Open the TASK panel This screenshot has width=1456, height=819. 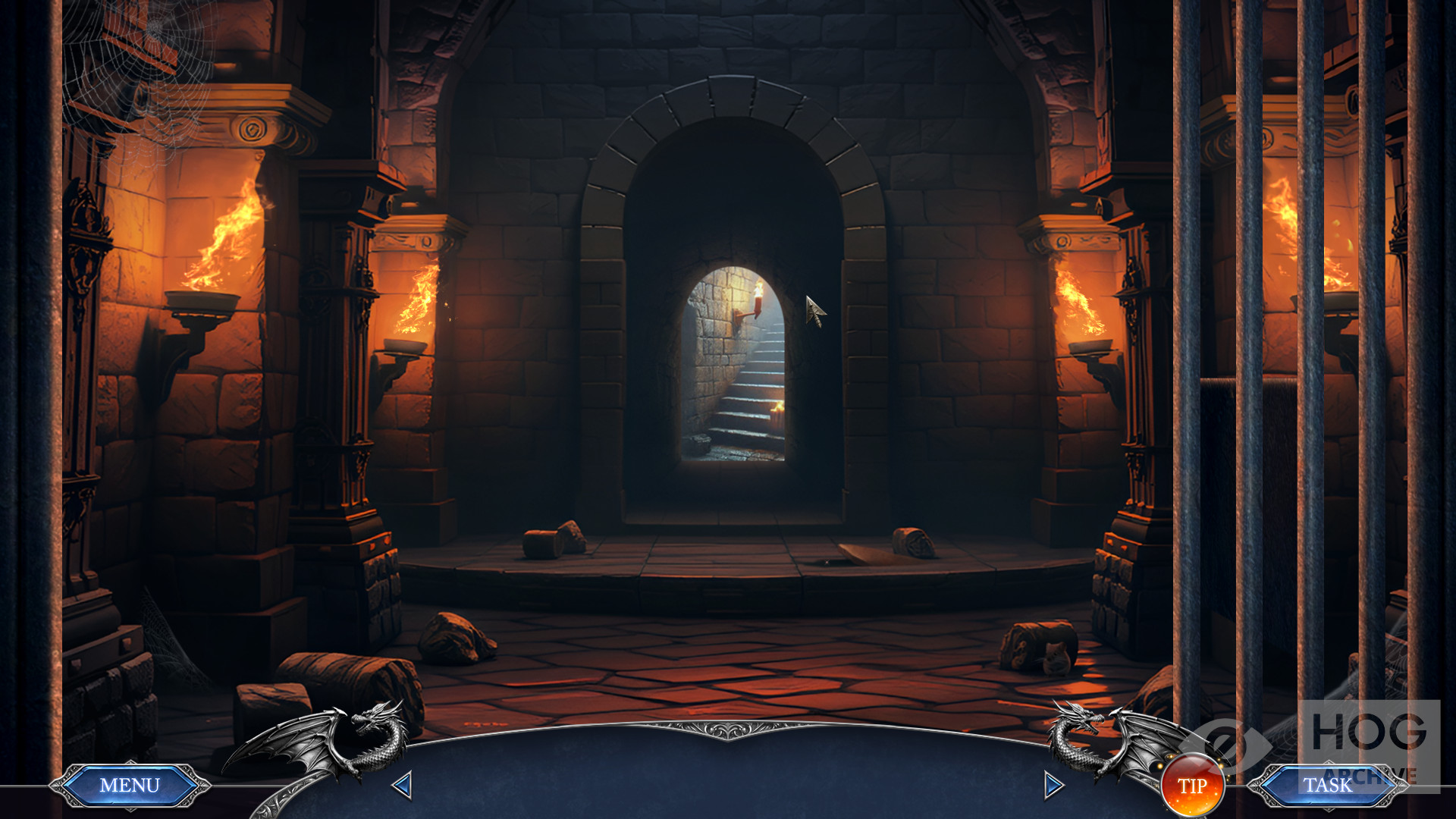pos(1327,786)
